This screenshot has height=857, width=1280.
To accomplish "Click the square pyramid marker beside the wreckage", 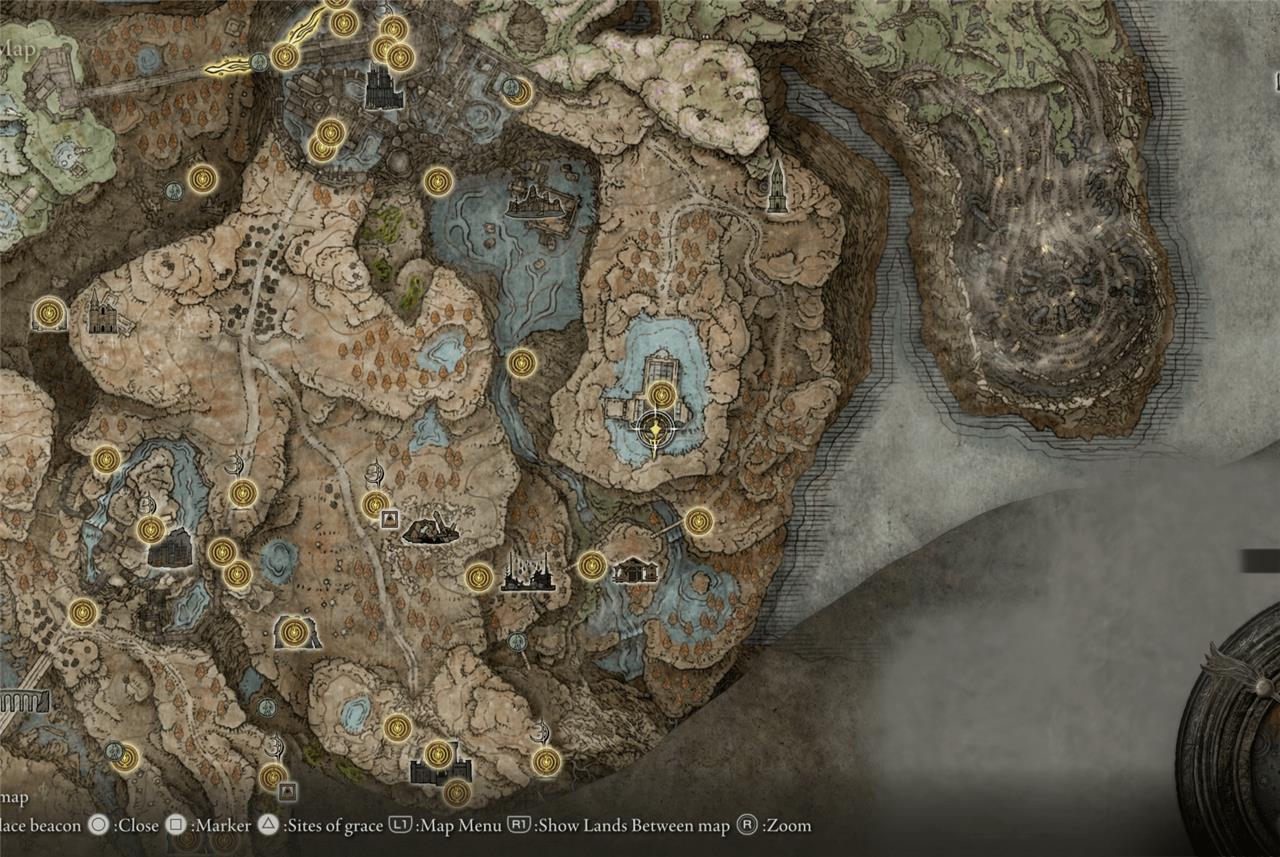I will pos(389,518).
